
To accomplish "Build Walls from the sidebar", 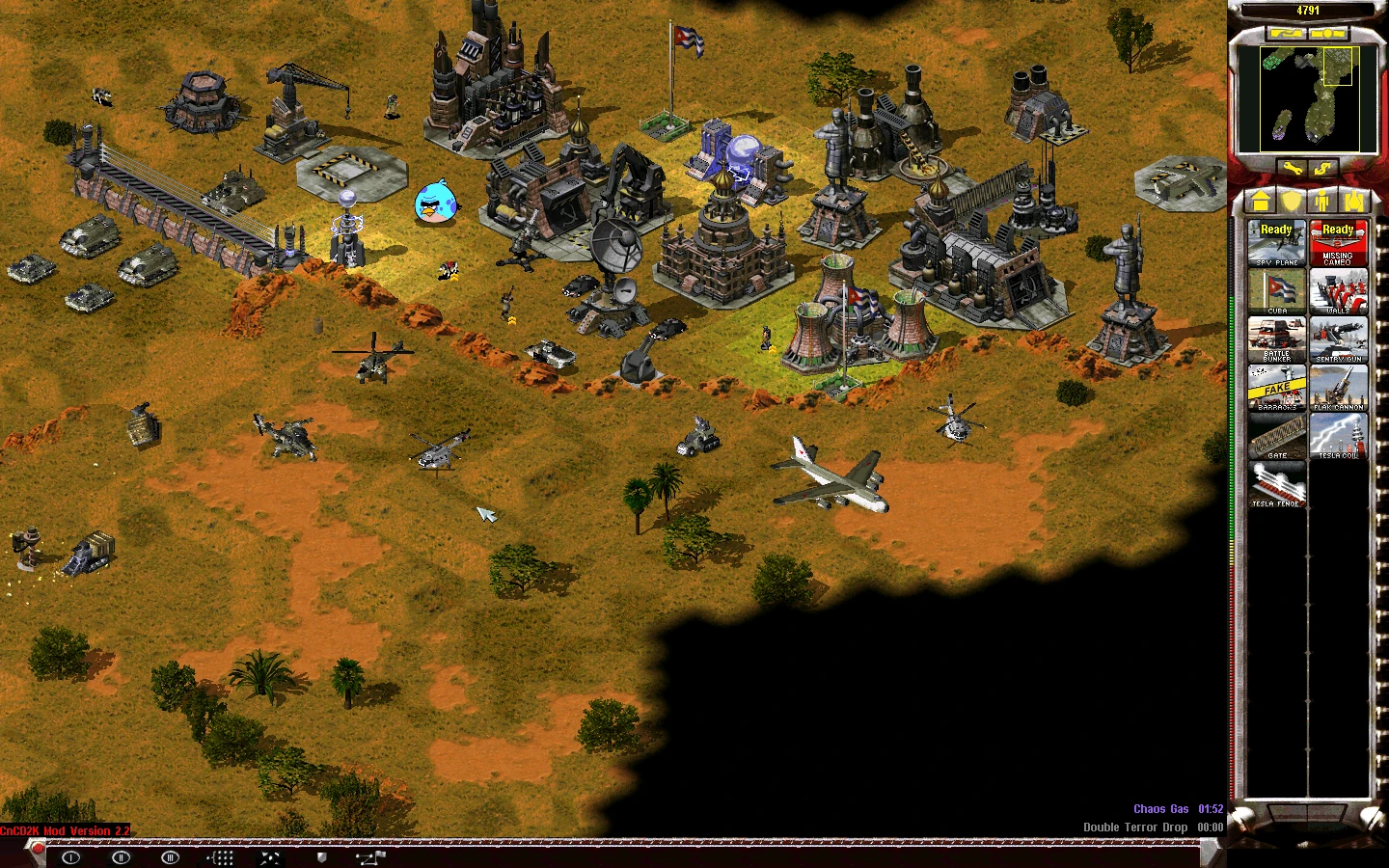I will 1338,291.
